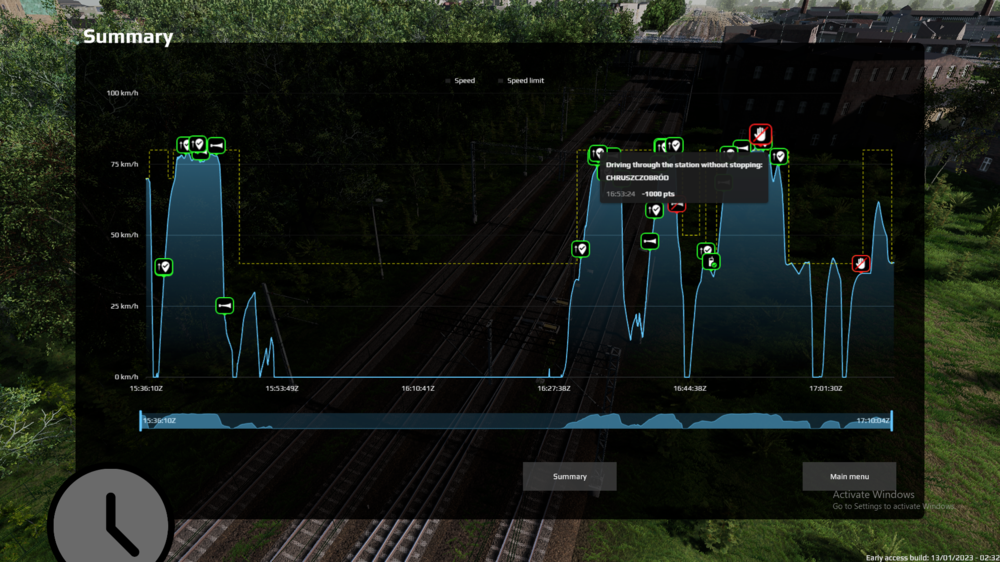
Task: Select the green radio handset event marker
Action: (x=712, y=262)
